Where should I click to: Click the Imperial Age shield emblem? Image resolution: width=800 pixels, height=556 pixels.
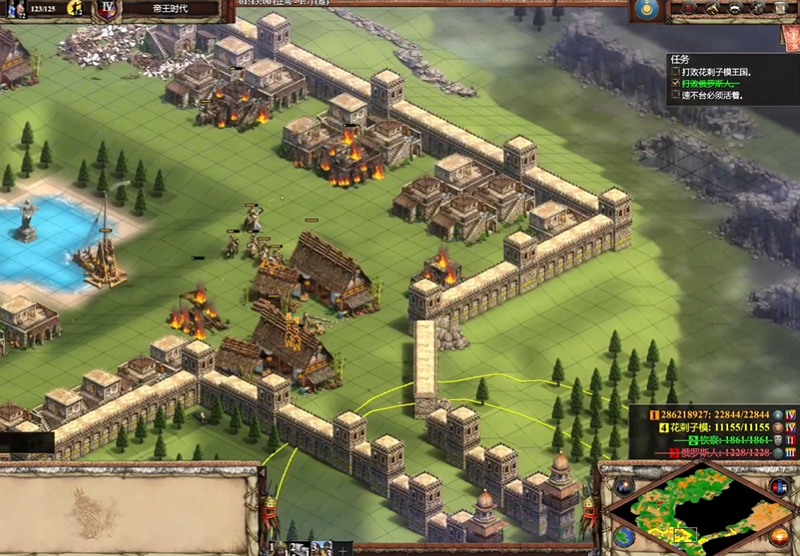pos(108,10)
